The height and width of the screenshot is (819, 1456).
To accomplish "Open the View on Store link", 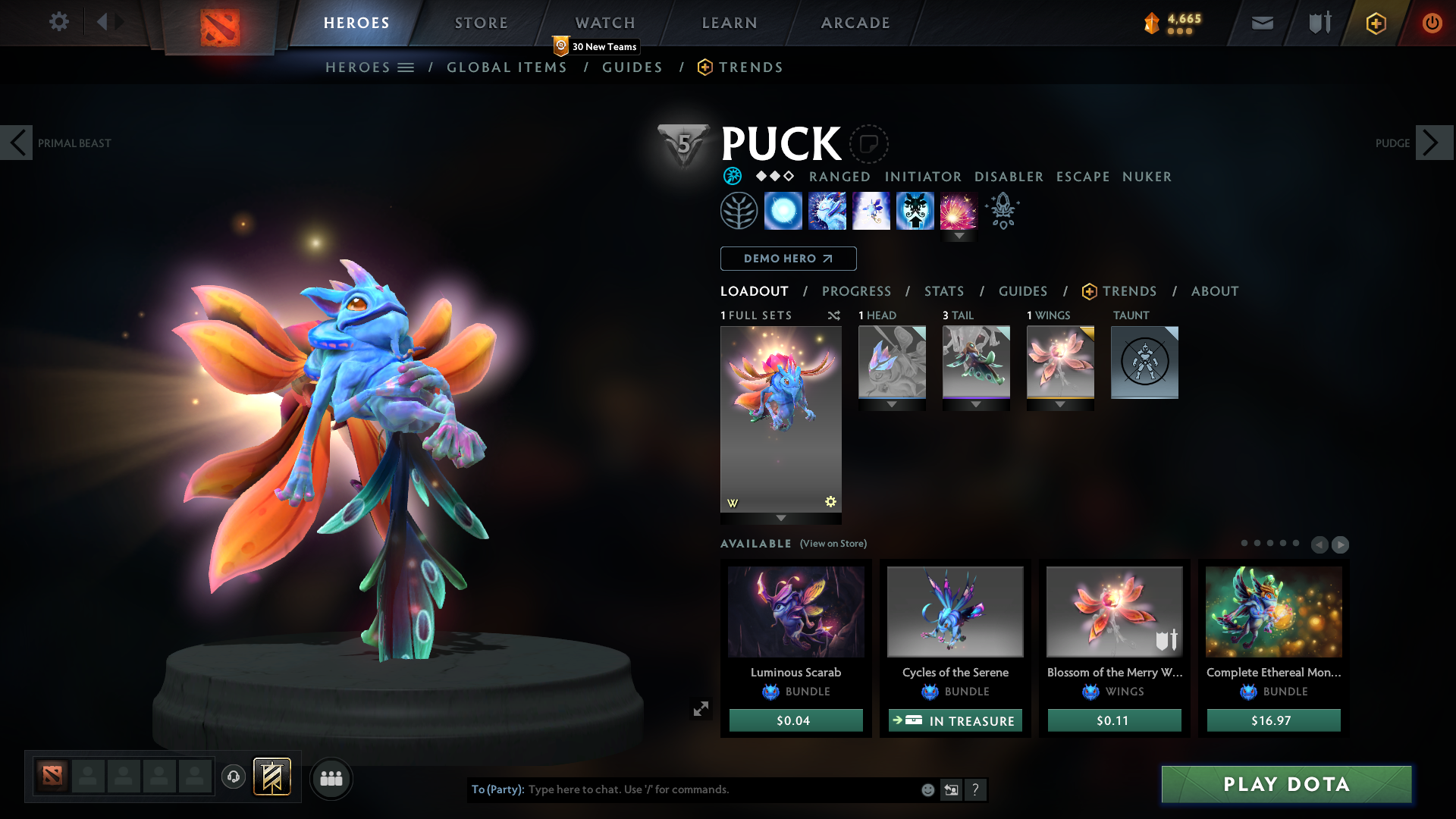I will click(x=833, y=544).
